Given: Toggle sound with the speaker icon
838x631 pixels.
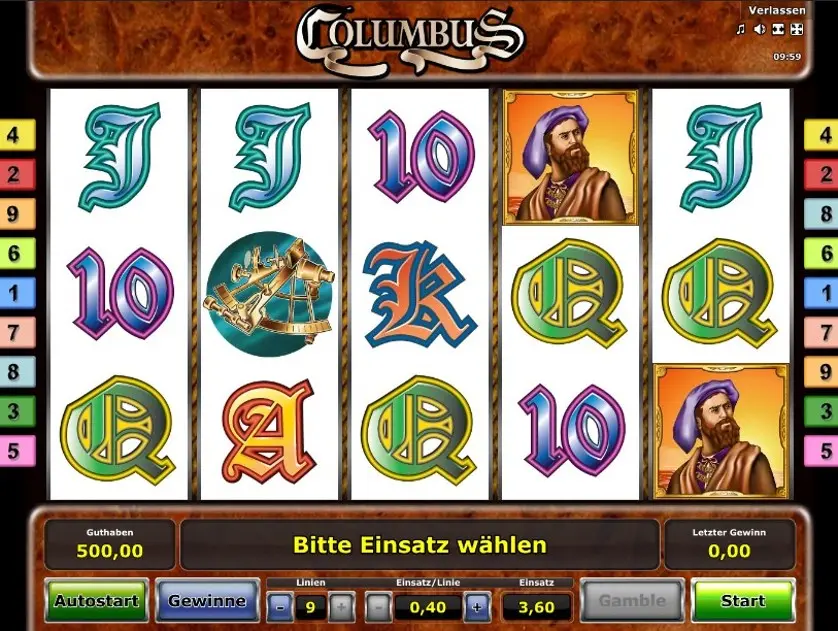Looking at the screenshot, I should coord(759,29).
